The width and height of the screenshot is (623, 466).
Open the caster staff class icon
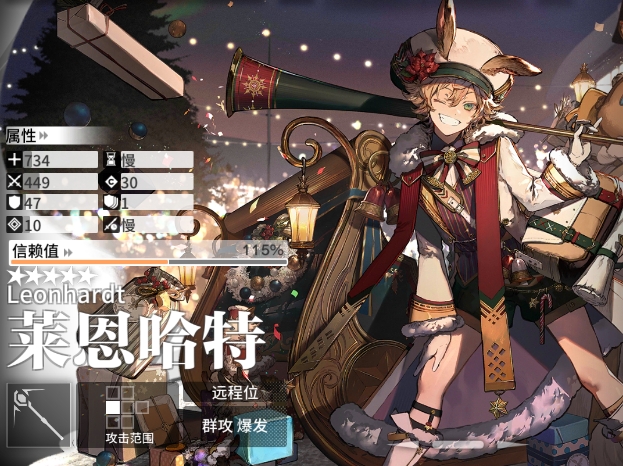[38, 413]
